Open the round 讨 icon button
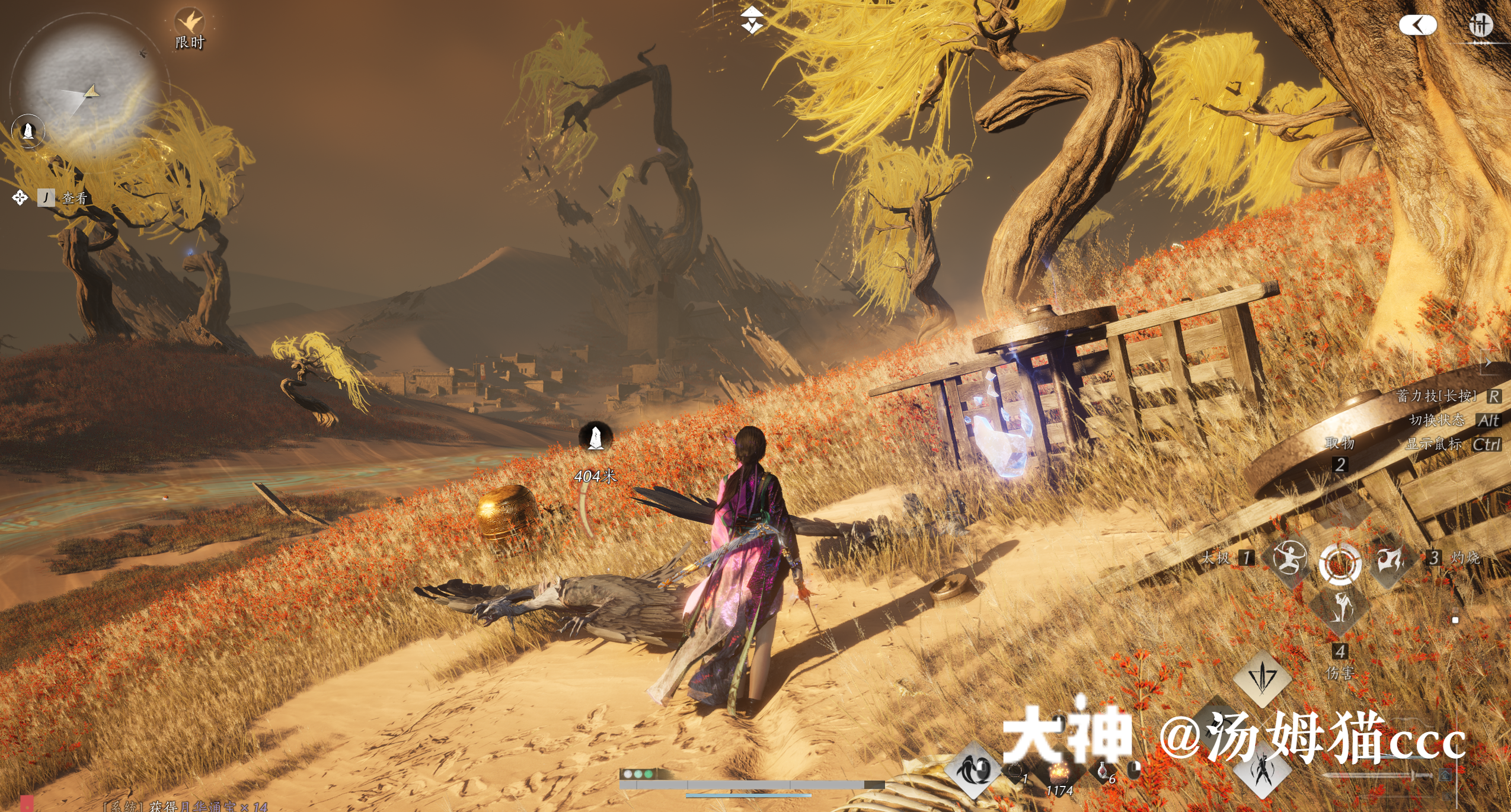Screen dimensions: 1511x812 1480,25
